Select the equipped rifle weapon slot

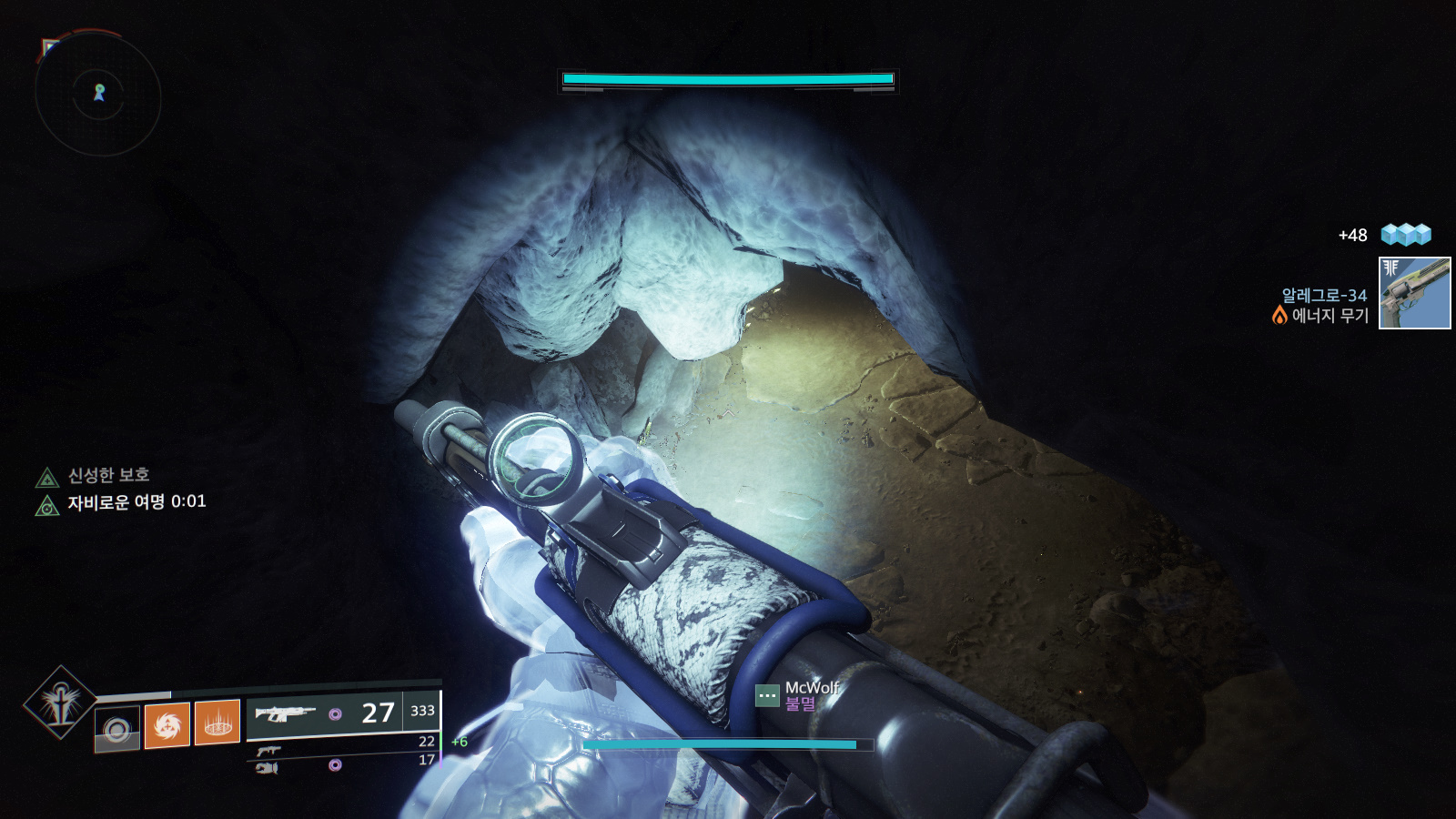(x=286, y=713)
